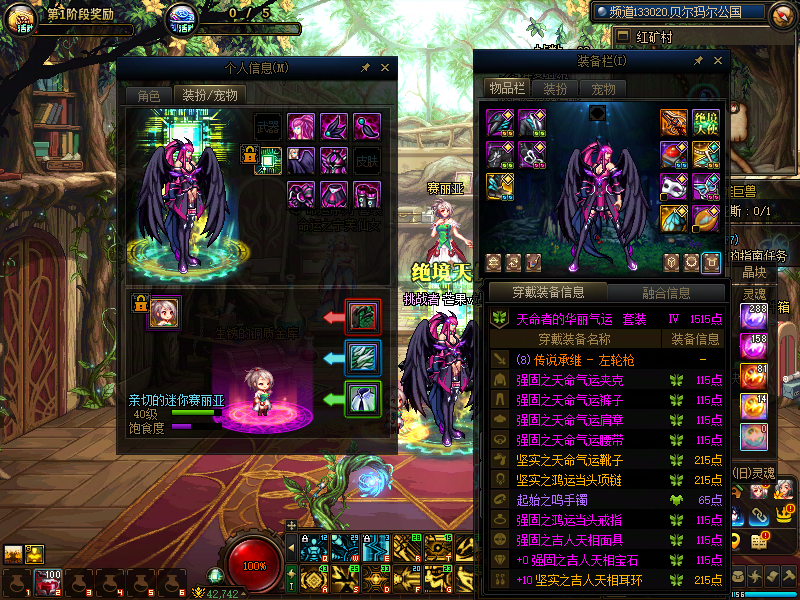
Task: Open the 宠物 tab in equipment window
Action: coord(603,89)
